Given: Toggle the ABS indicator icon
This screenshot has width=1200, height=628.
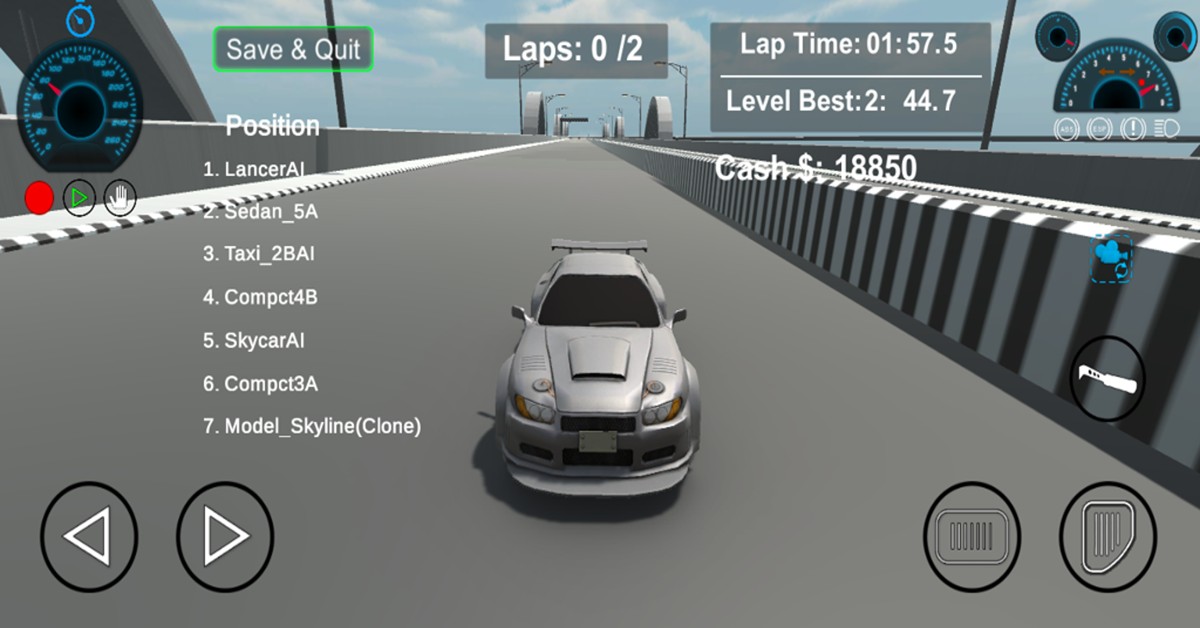Looking at the screenshot, I should [1066, 129].
